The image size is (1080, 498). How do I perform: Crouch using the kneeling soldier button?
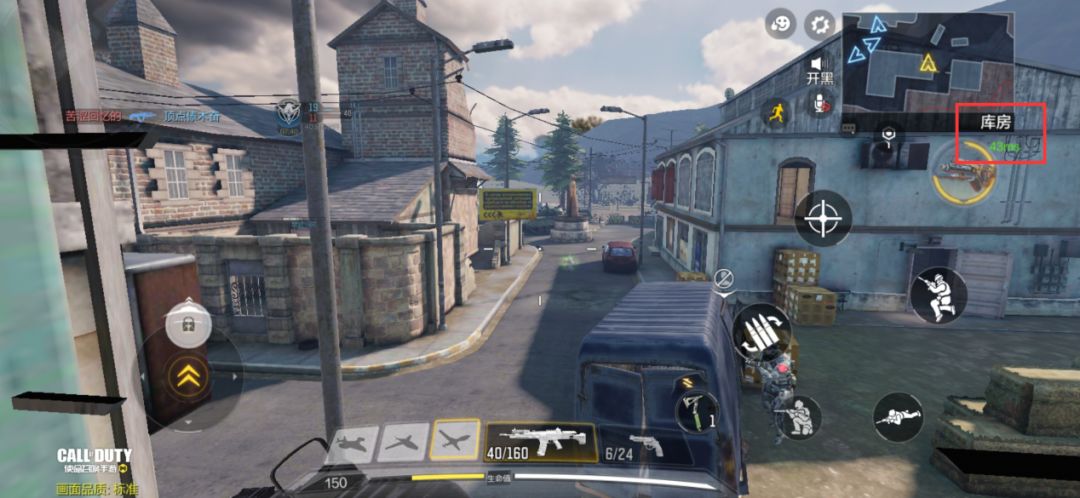797,418
